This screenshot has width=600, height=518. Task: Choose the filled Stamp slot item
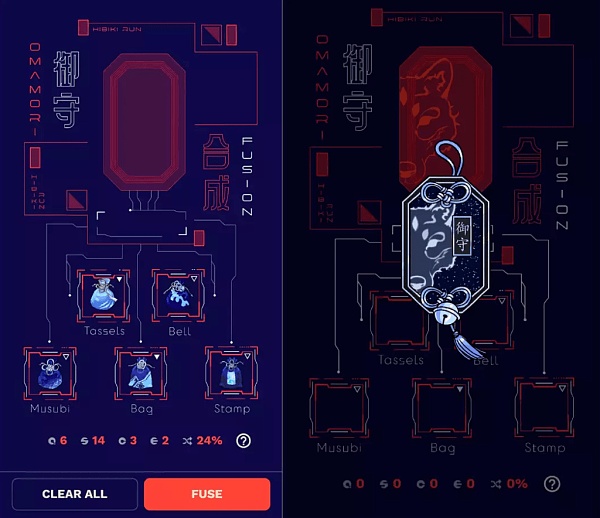pos(231,373)
